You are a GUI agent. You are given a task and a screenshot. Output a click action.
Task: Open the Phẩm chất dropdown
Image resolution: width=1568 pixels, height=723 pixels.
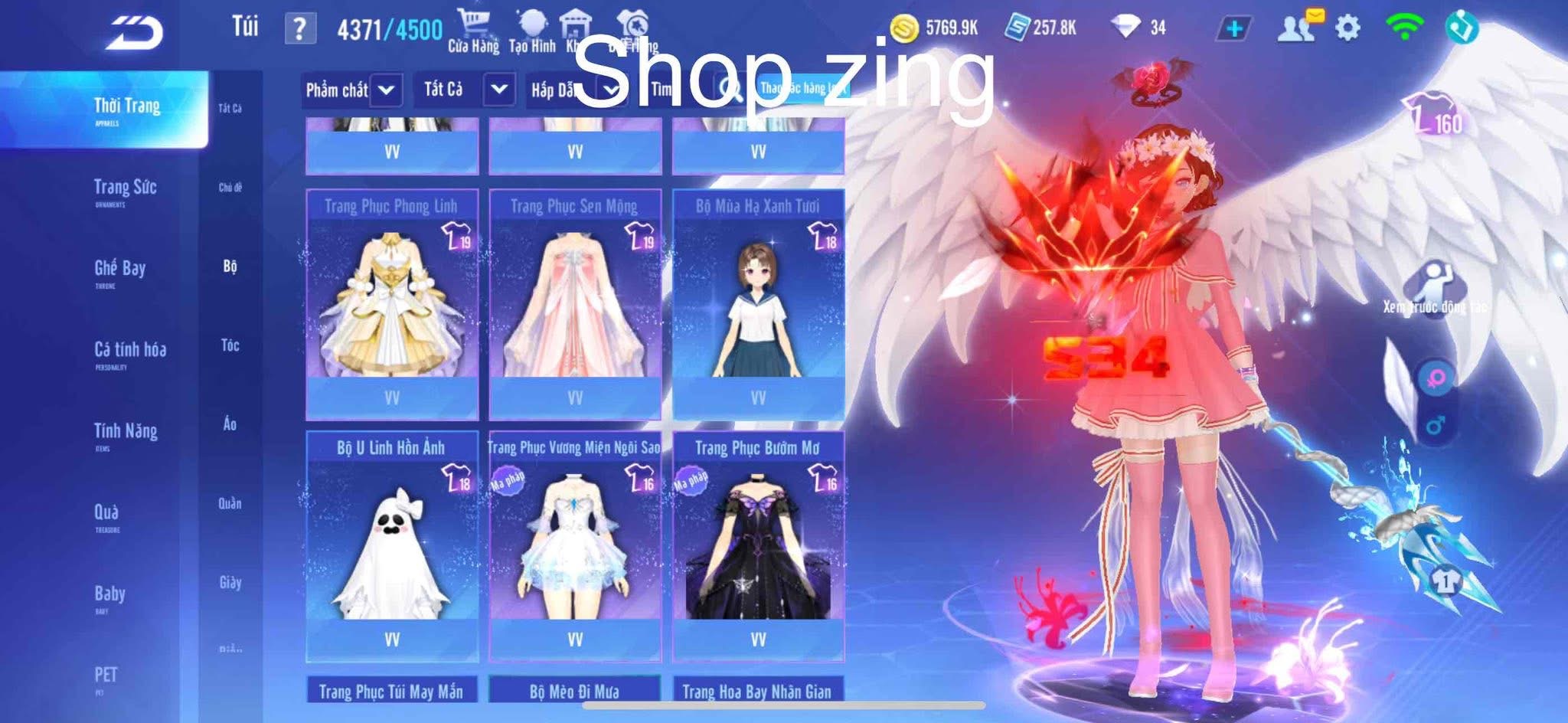click(351, 90)
